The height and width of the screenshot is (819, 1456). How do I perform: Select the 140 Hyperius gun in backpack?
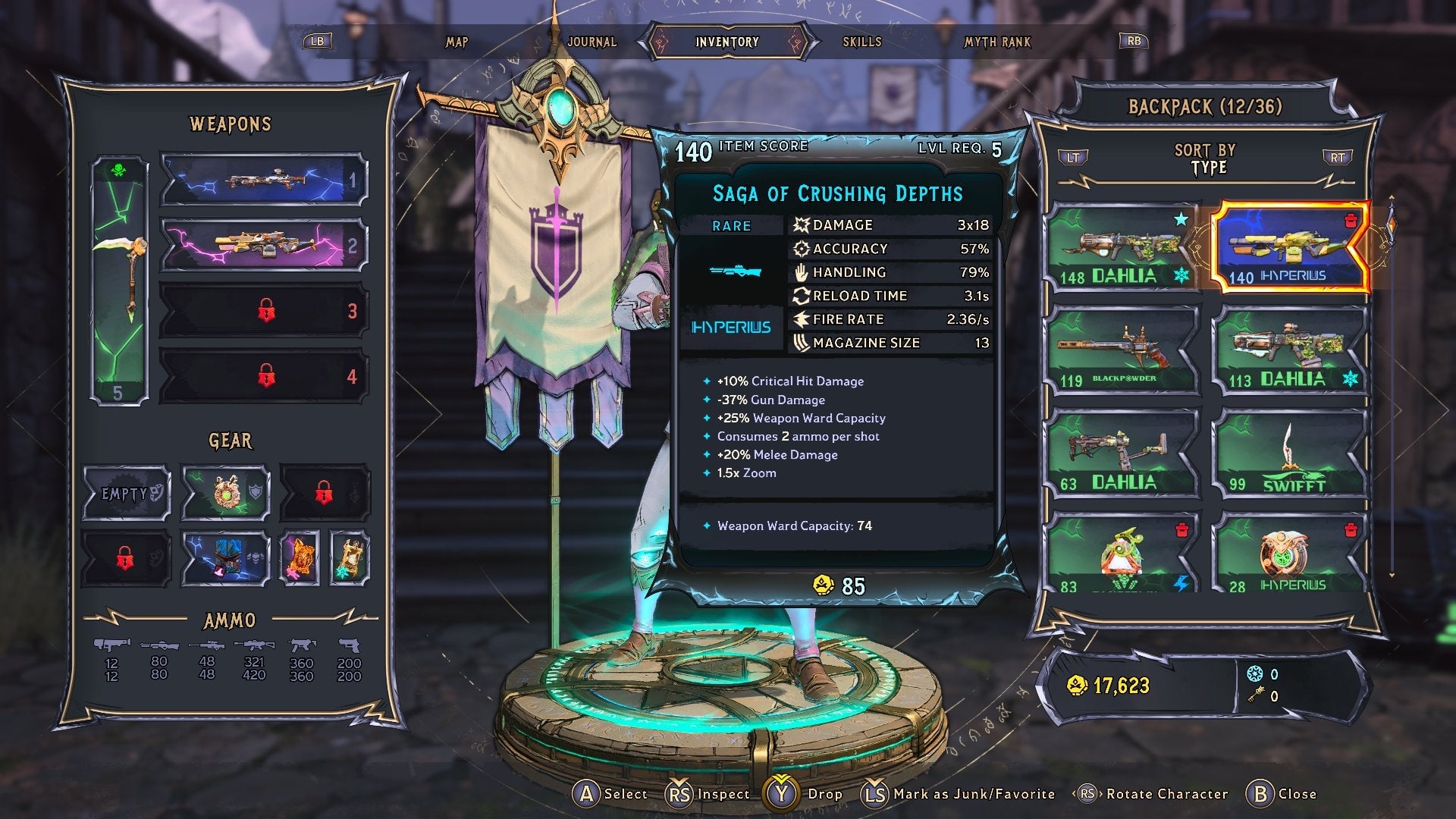click(1290, 249)
